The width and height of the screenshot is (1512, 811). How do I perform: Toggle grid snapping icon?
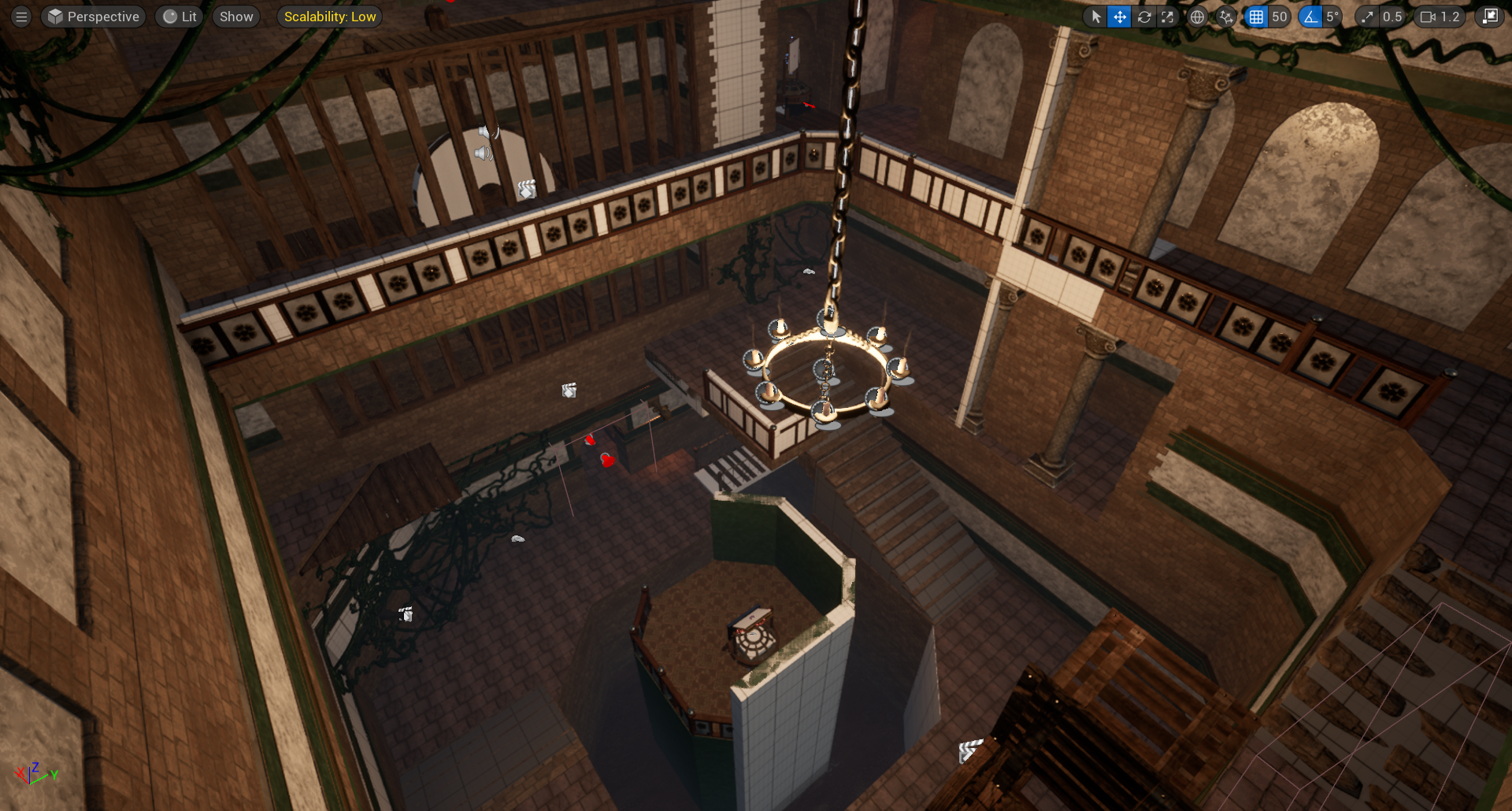point(1256,17)
